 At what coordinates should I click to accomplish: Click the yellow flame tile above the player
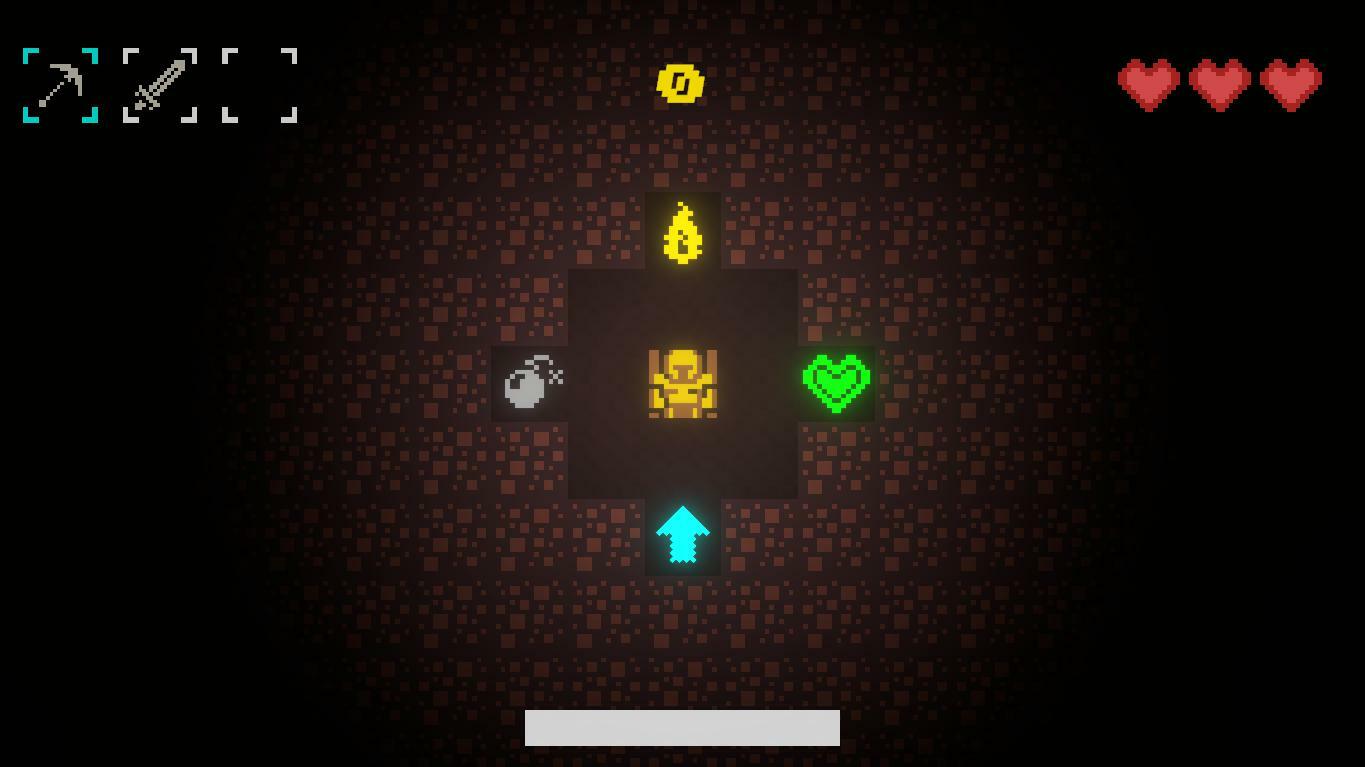(x=683, y=232)
